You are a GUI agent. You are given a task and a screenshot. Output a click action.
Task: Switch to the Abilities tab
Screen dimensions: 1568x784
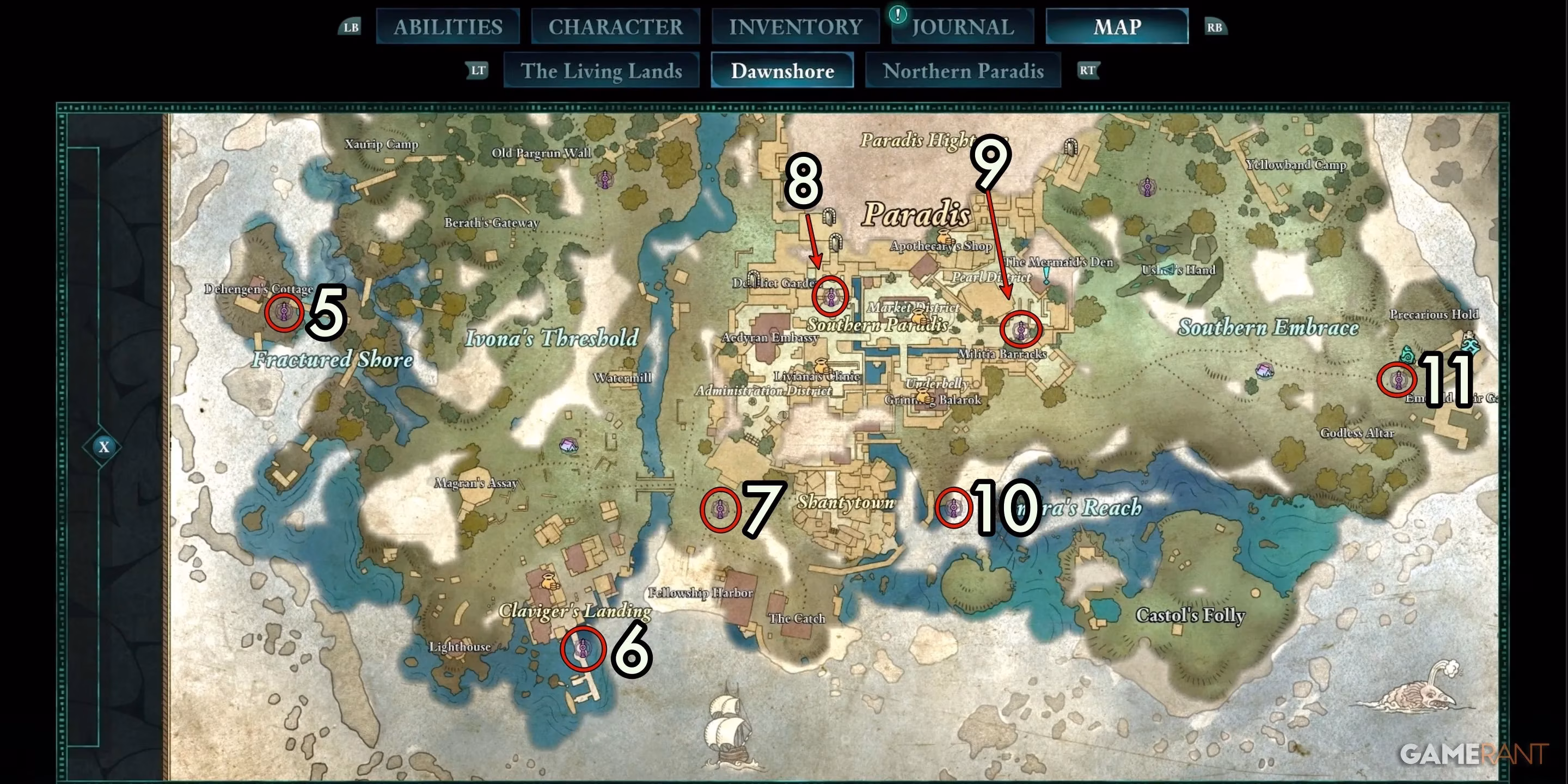pyautogui.click(x=448, y=27)
